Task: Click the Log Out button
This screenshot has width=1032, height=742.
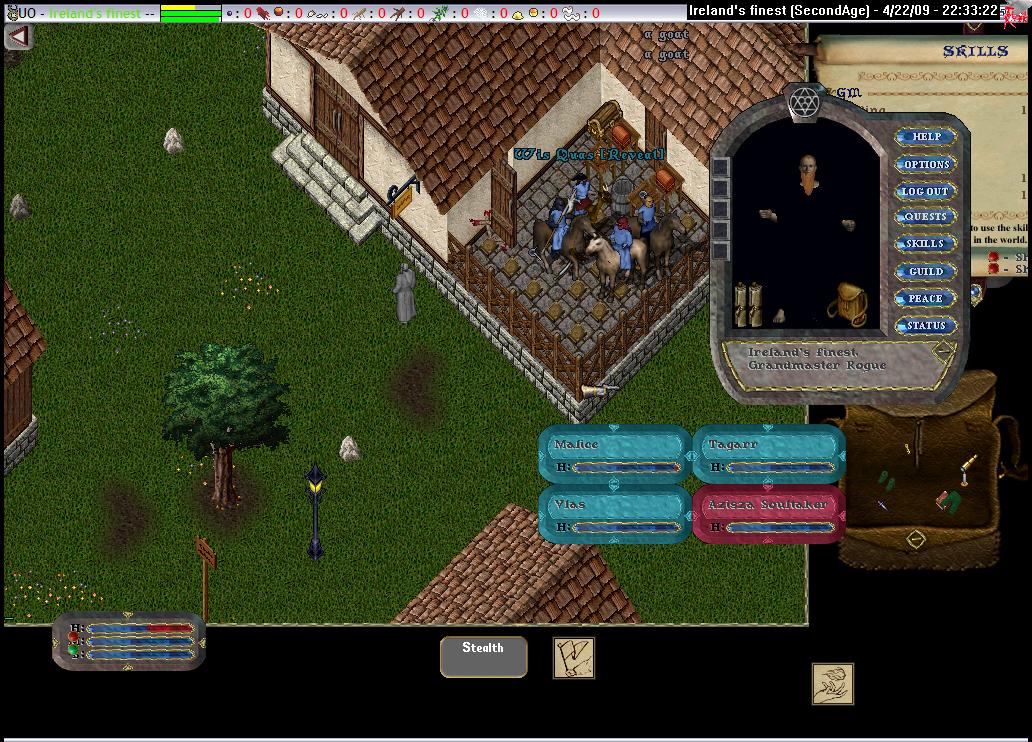Action: (x=925, y=191)
